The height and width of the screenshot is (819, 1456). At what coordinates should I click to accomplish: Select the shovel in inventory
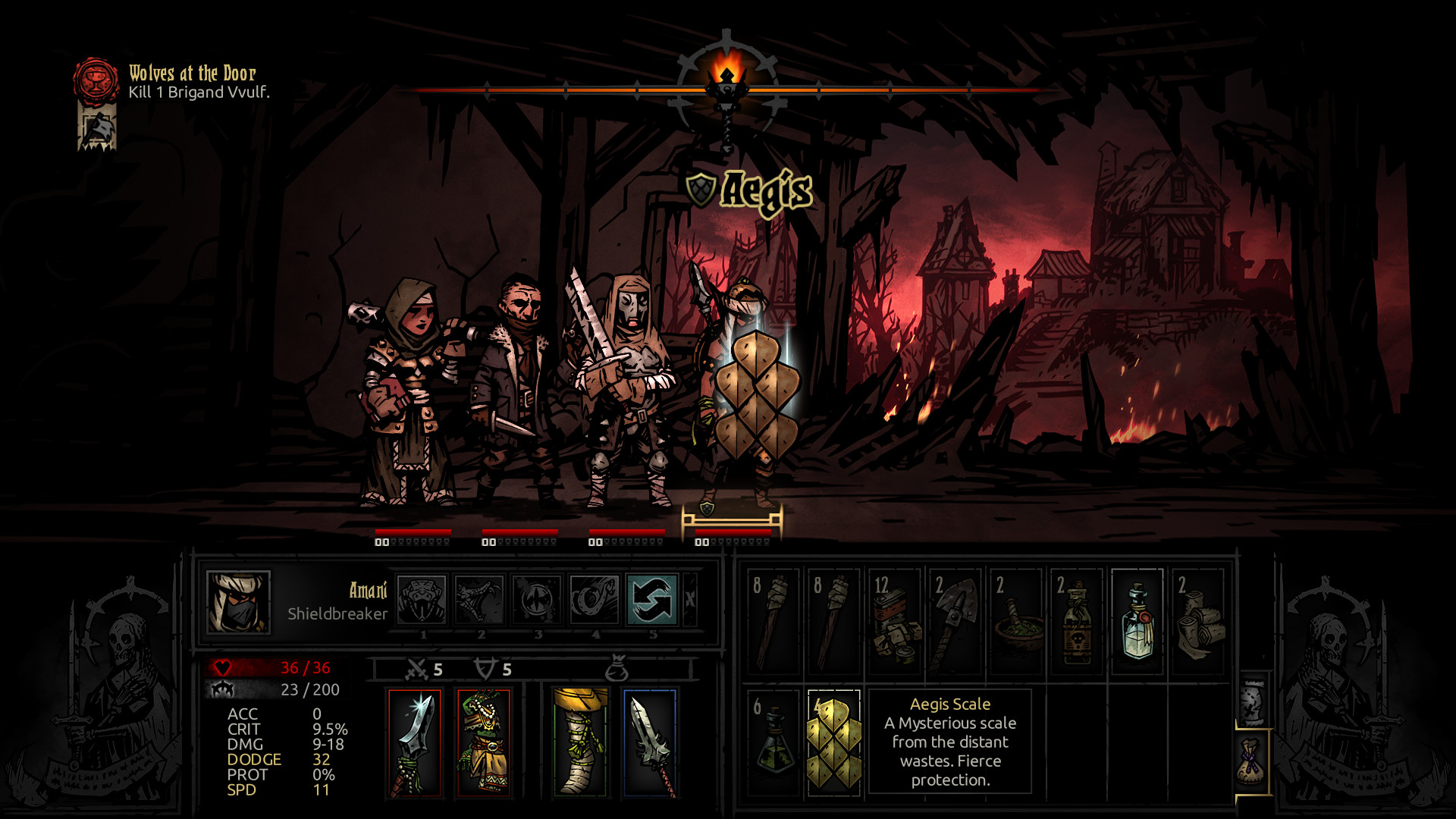(955, 621)
